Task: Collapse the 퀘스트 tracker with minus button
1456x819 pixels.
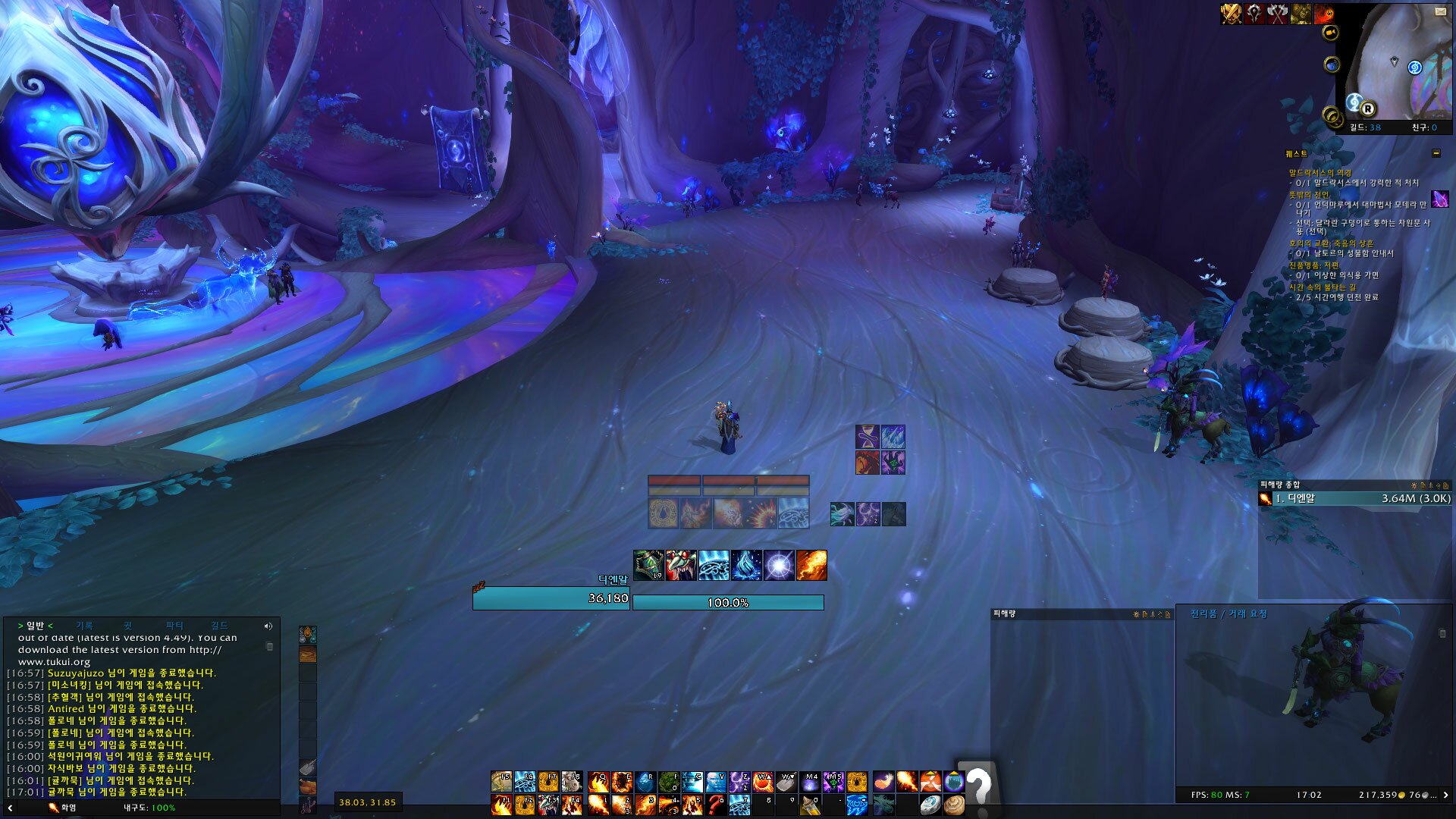Action: (x=1436, y=153)
